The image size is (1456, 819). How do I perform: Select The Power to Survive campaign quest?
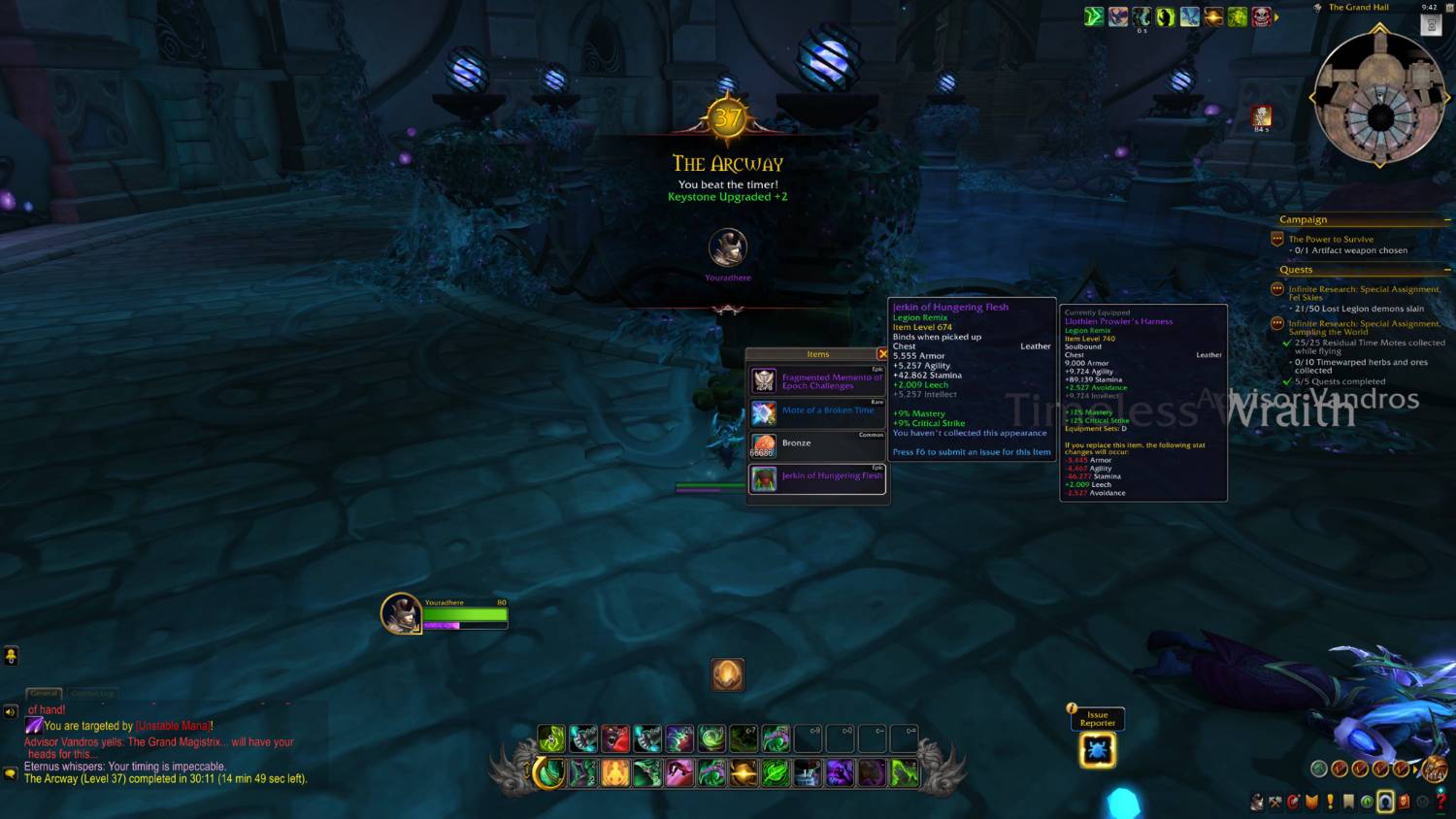pos(1331,239)
